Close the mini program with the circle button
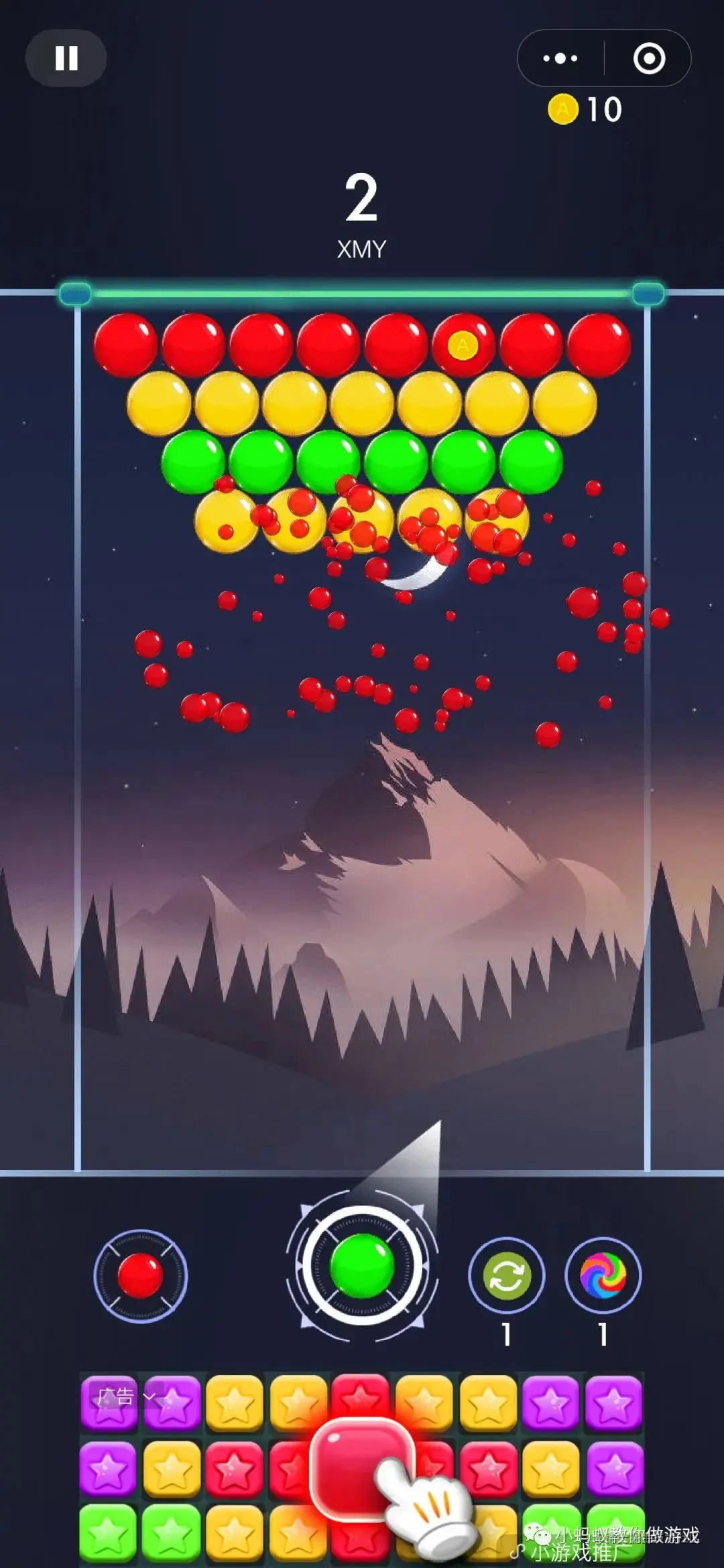724x1568 pixels. pos(649,58)
